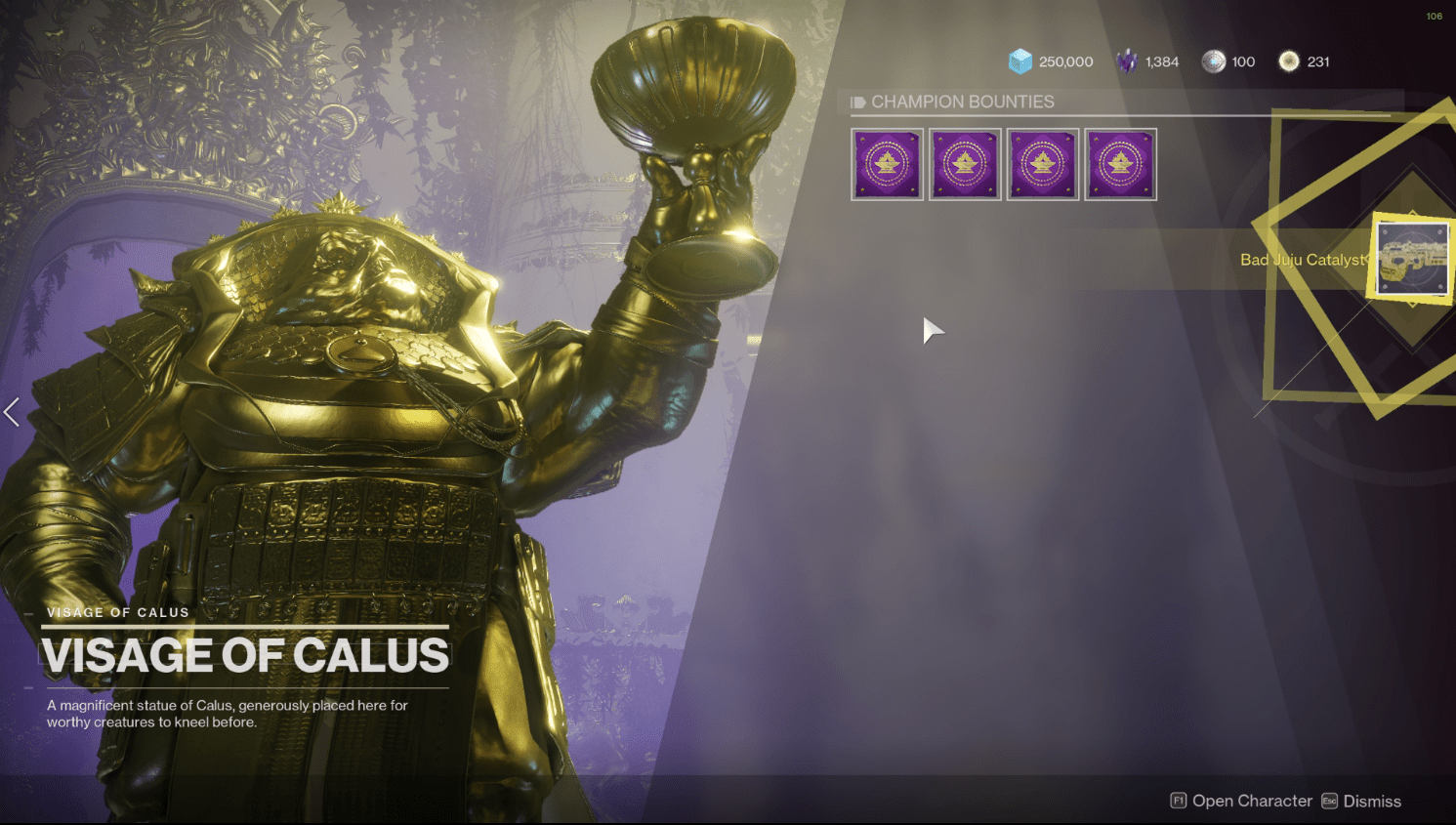
Task: Dismiss the vendor screen
Action: click(x=1371, y=801)
